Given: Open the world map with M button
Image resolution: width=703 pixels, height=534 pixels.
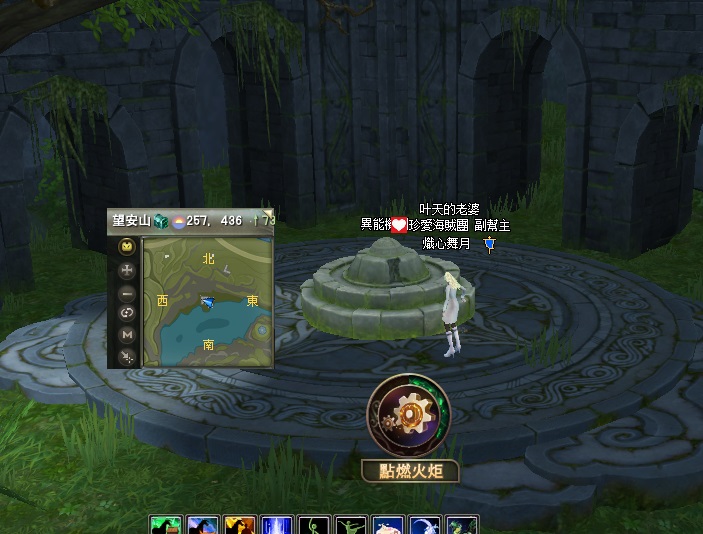Looking at the screenshot, I should [126, 334].
